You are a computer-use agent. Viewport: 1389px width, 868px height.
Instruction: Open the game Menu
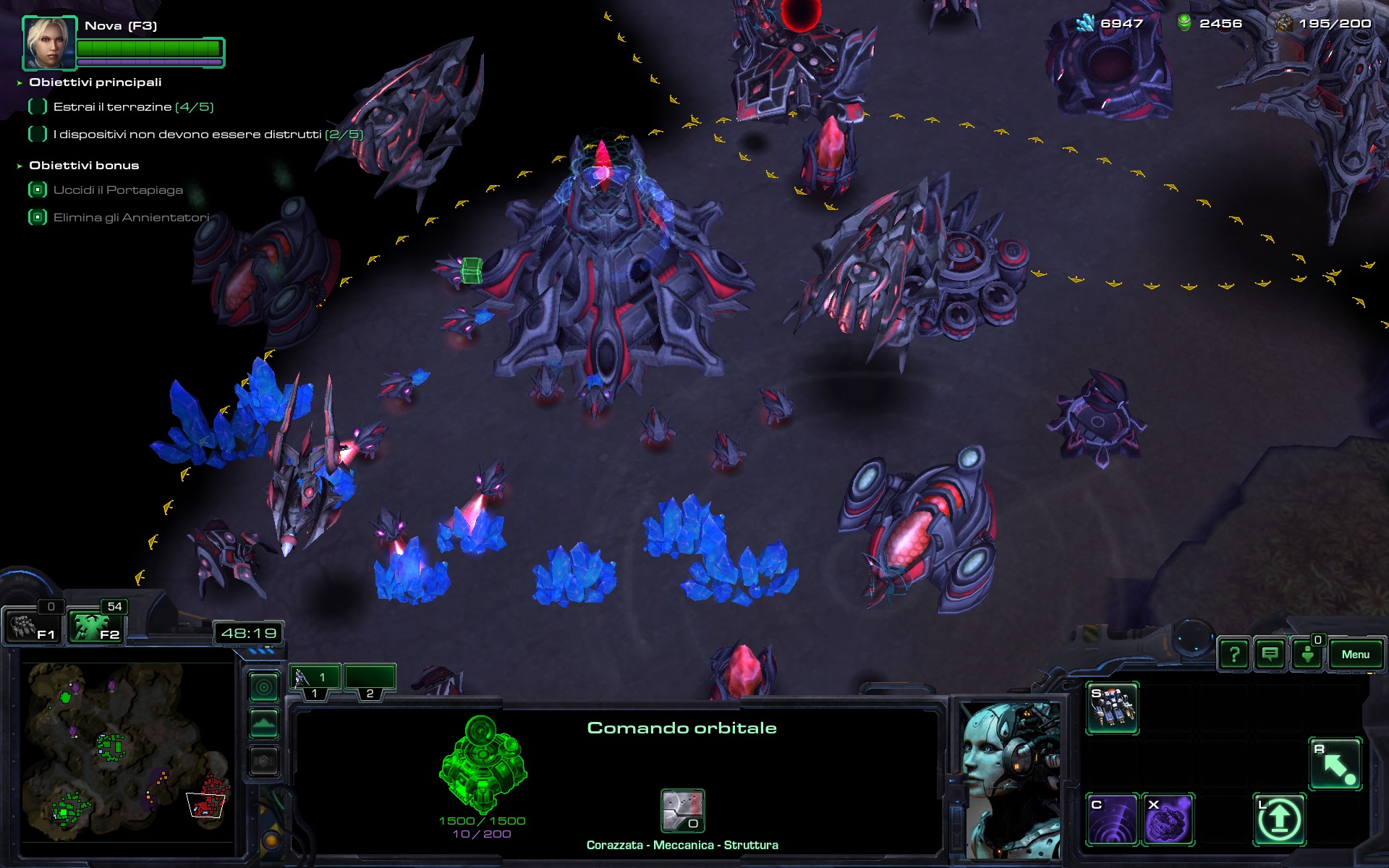pyautogui.click(x=1355, y=655)
